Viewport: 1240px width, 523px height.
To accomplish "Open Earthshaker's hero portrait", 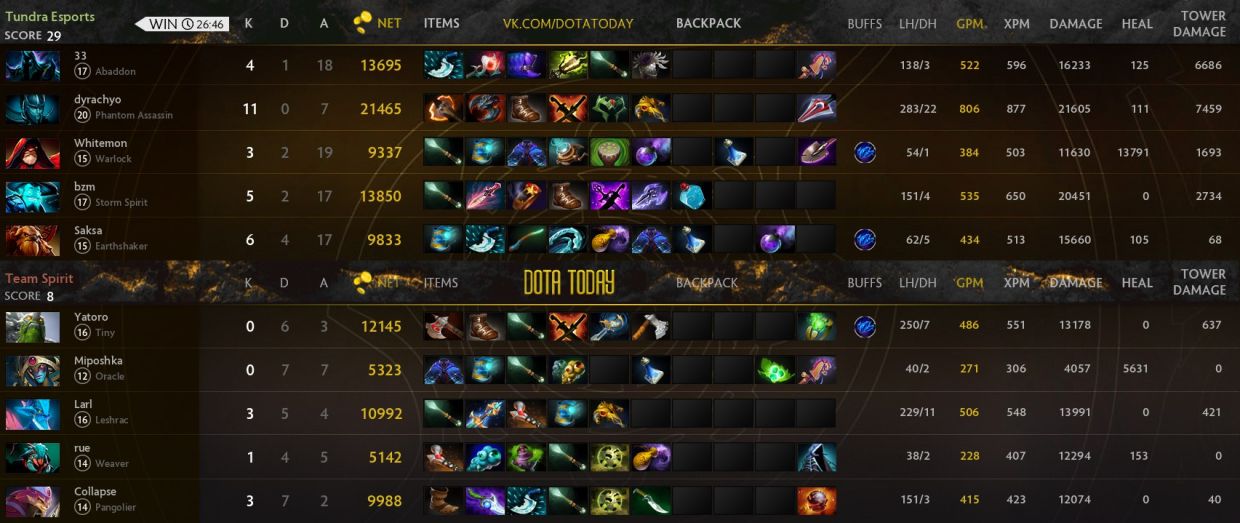I will click(33, 240).
